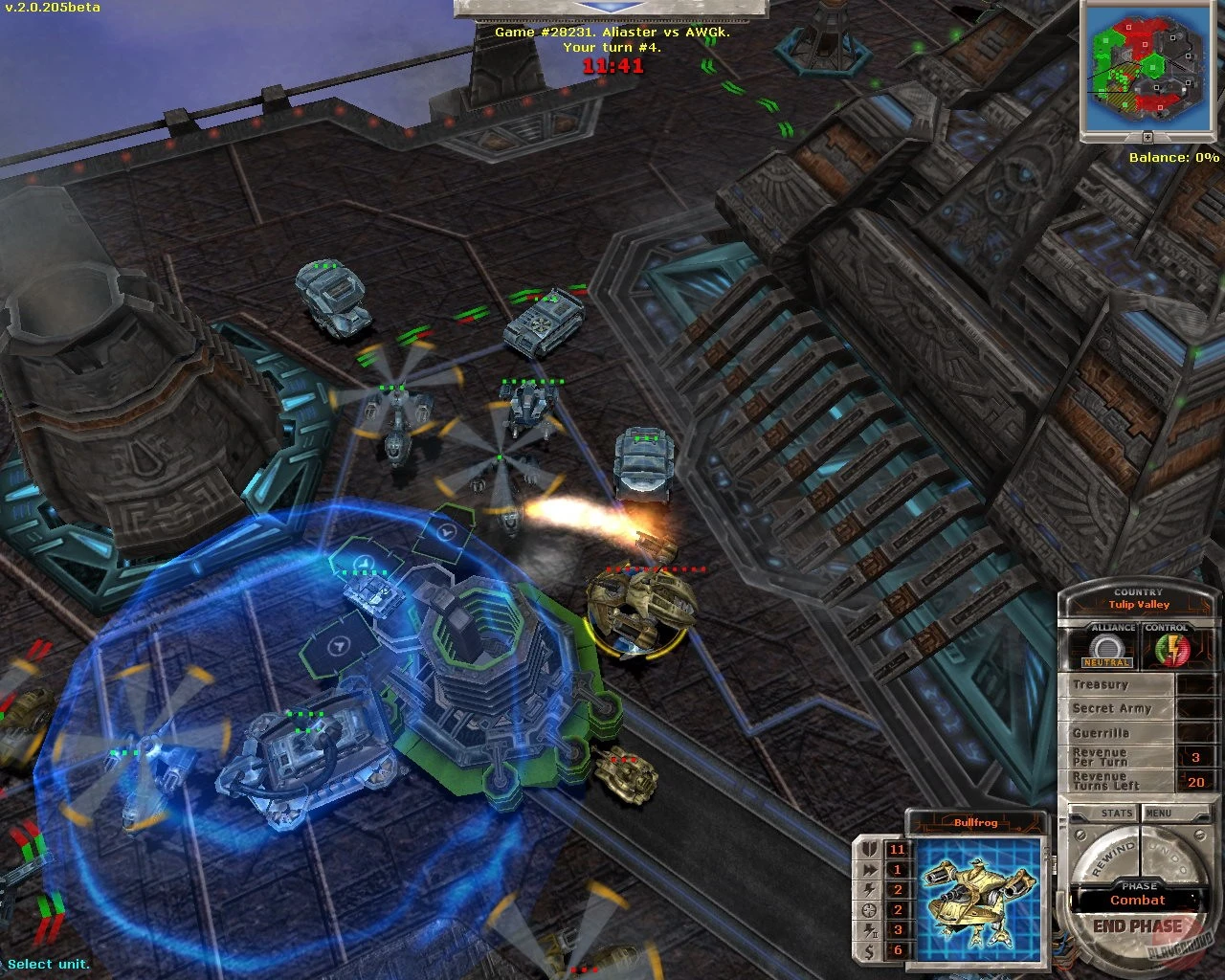Click the Secret Army row
This screenshot has width=1225, height=980.
(x=1112, y=708)
